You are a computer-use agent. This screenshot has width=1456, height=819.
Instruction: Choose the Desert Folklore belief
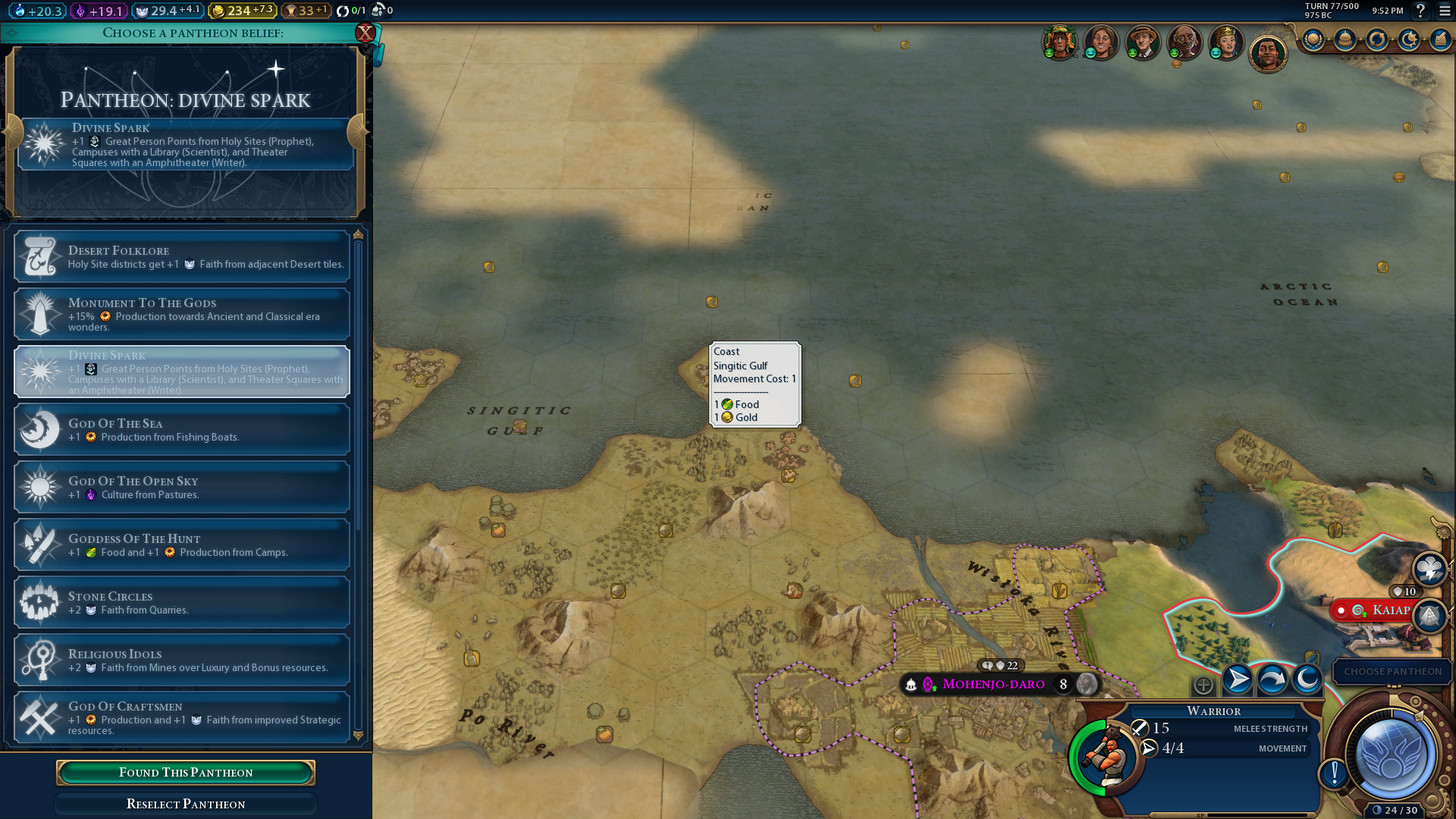(182, 257)
